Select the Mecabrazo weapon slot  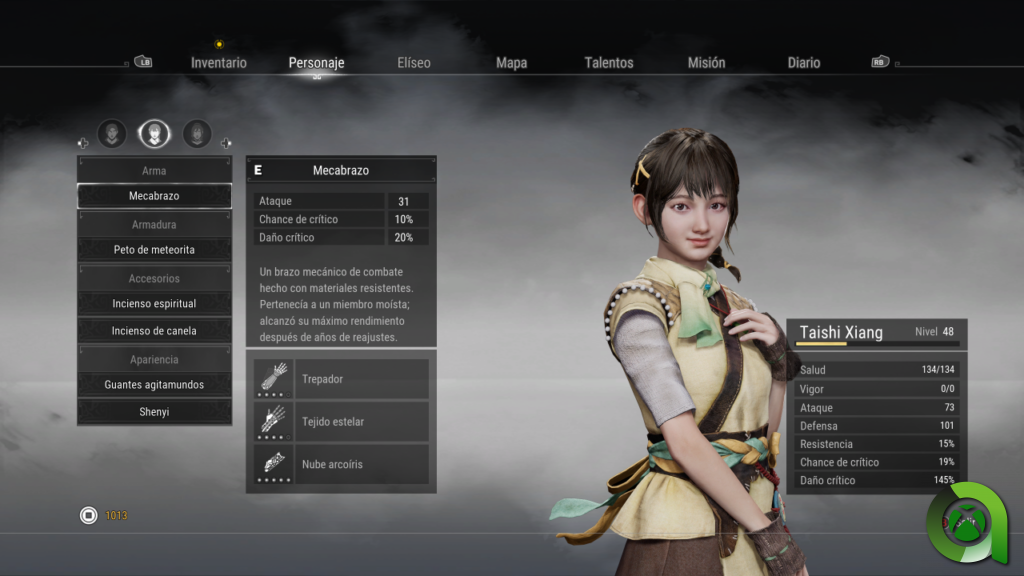click(154, 196)
